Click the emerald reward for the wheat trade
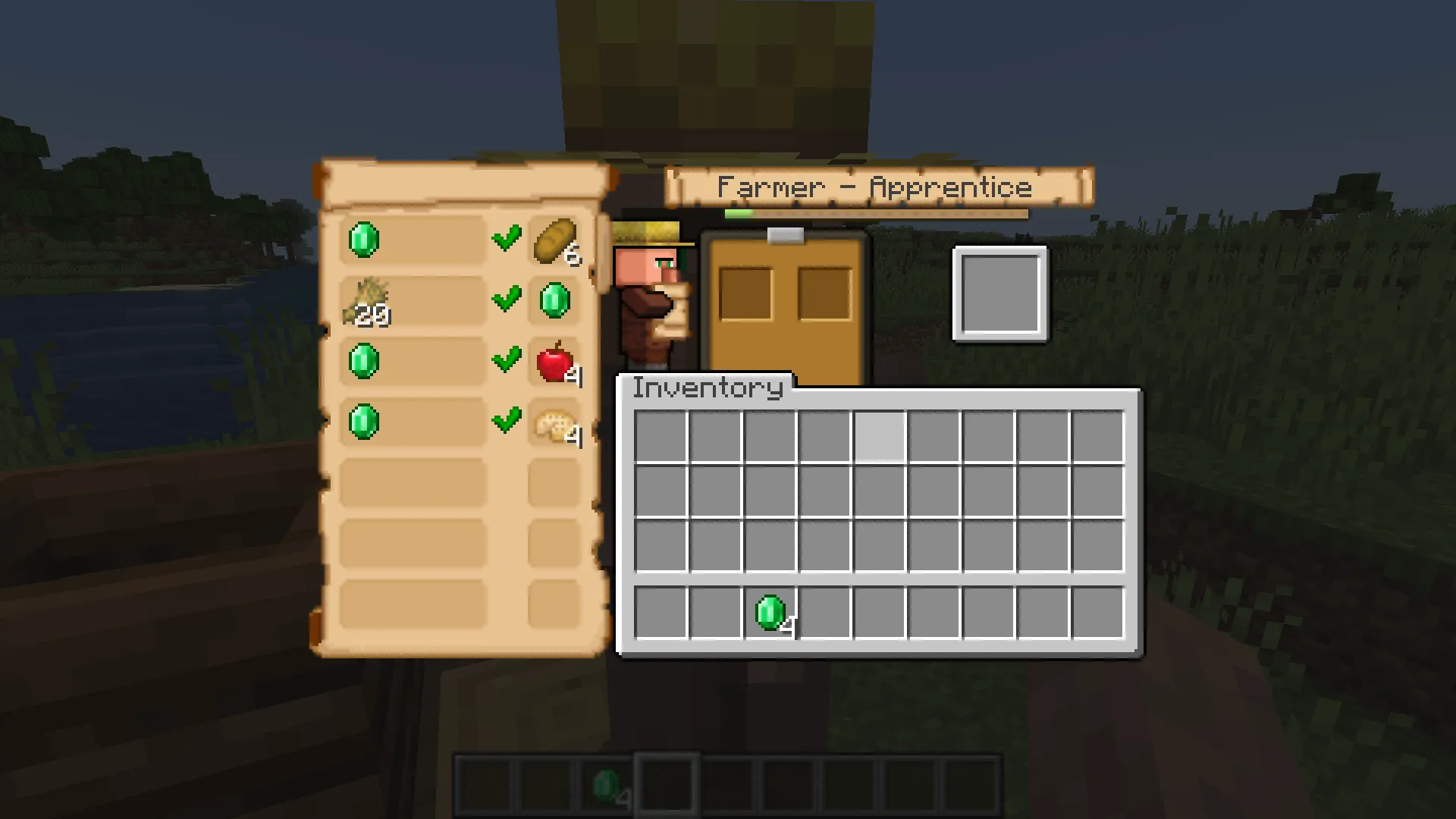 click(554, 300)
